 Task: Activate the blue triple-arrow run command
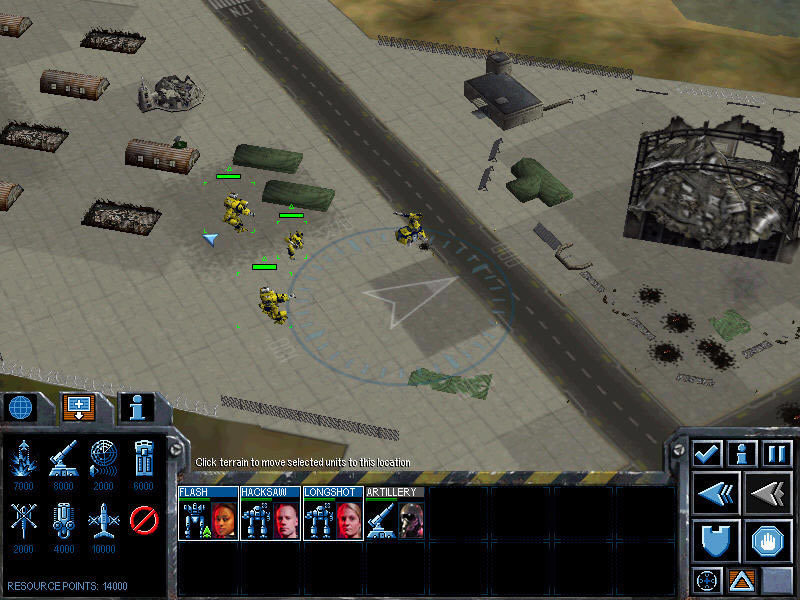(716, 493)
